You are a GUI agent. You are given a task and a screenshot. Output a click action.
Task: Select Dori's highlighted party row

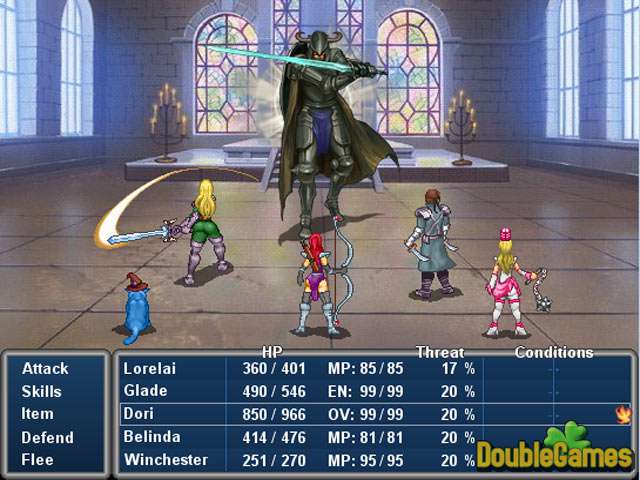pyautogui.click(x=300, y=414)
